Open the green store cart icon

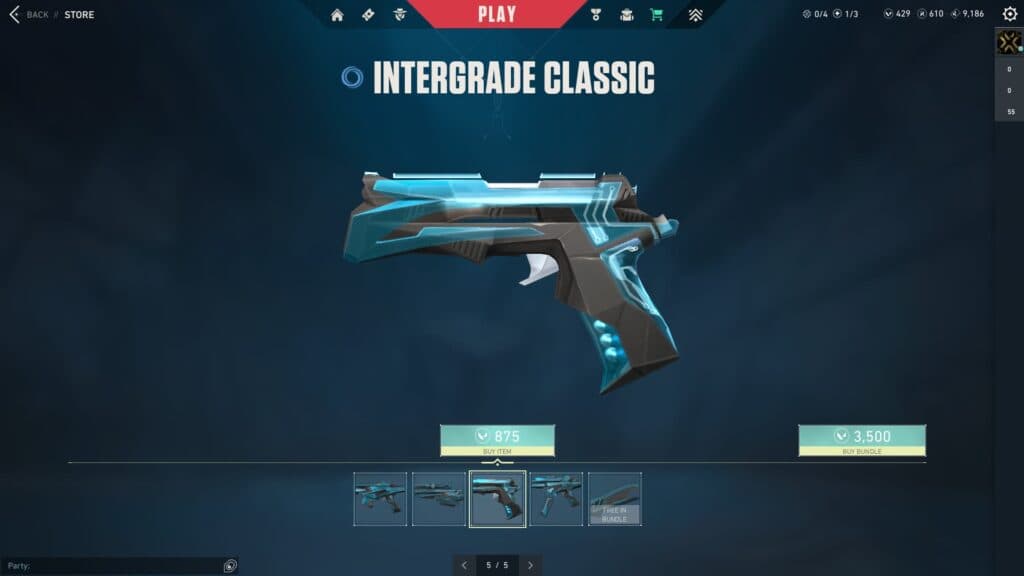click(x=656, y=15)
